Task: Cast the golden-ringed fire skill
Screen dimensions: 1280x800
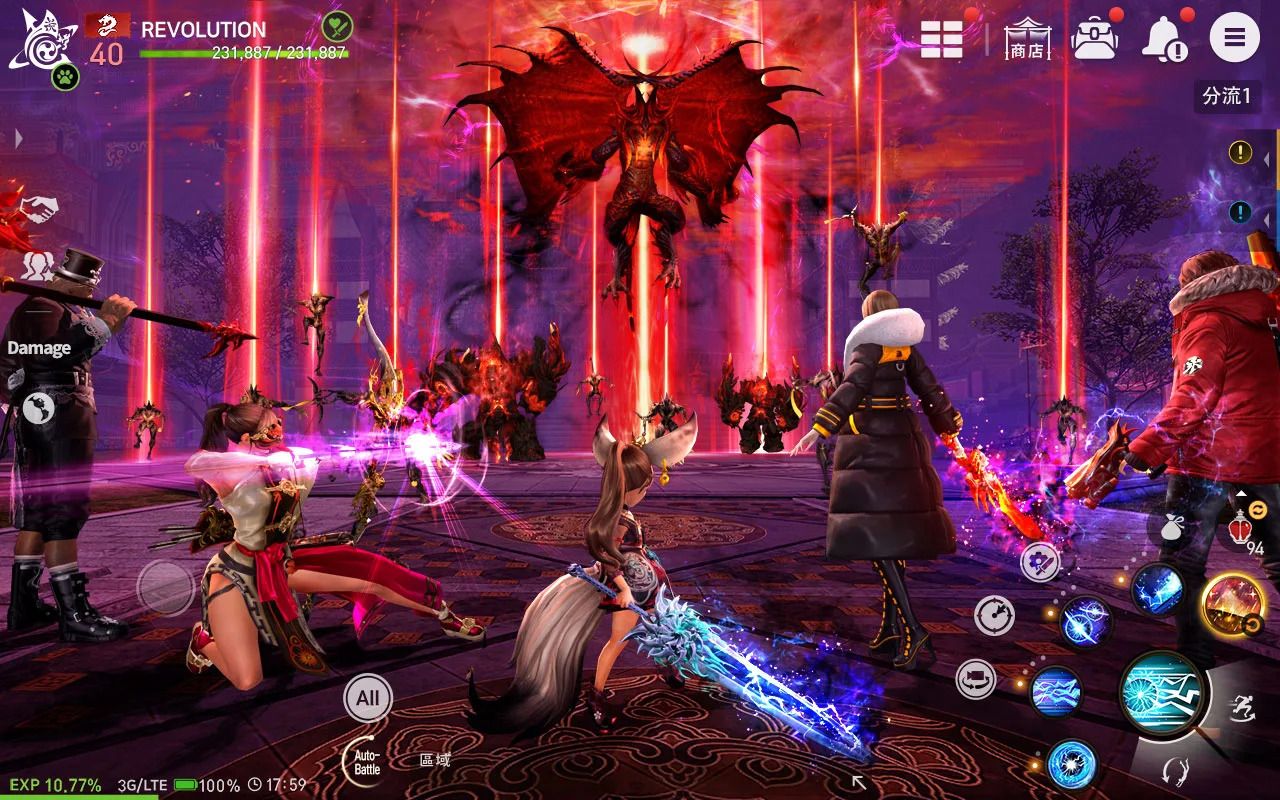Action: [1232, 603]
